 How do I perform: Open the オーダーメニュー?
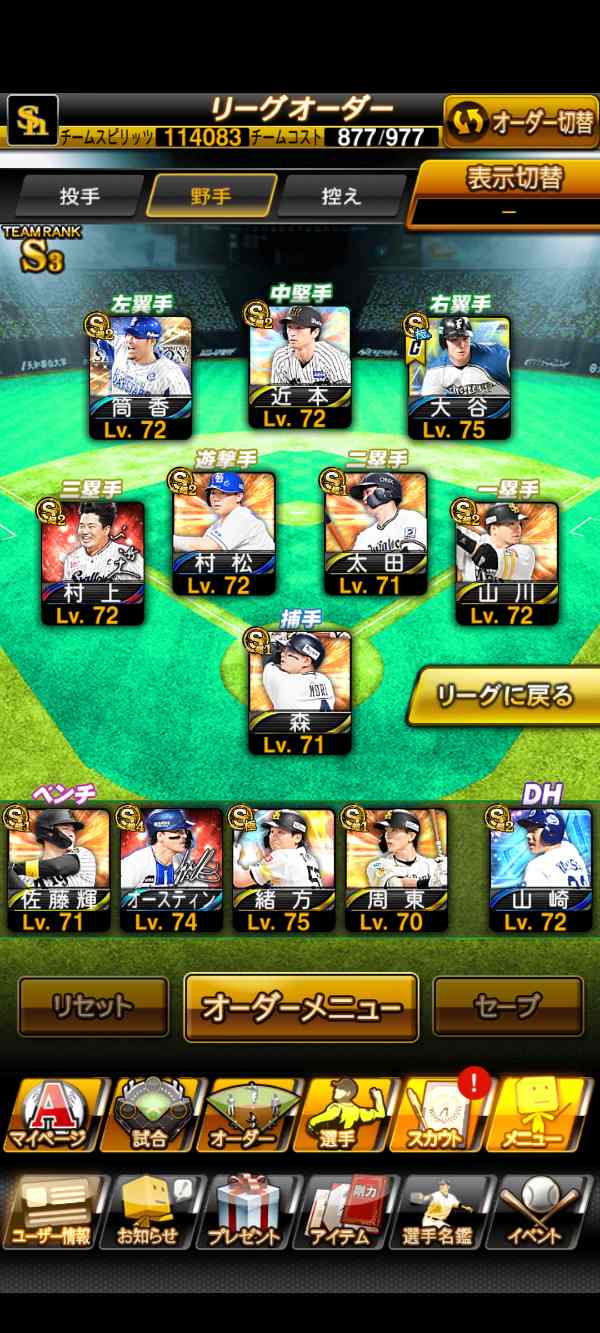(301, 1007)
